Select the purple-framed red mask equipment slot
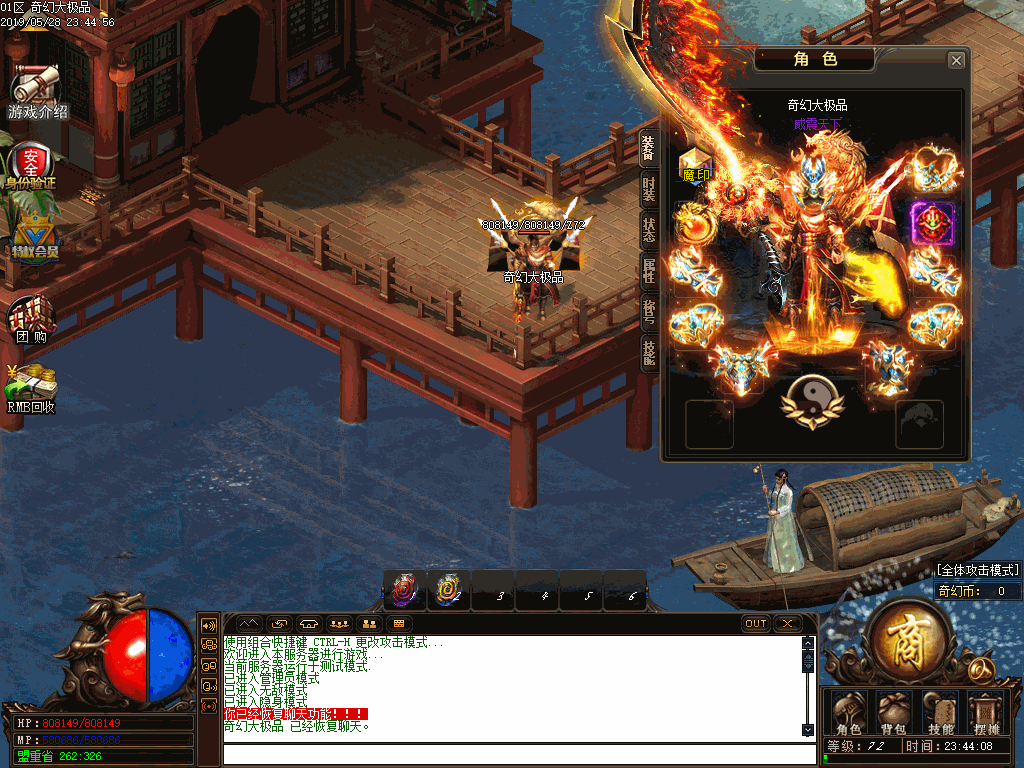The width and height of the screenshot is (1024, 768). 932,222
